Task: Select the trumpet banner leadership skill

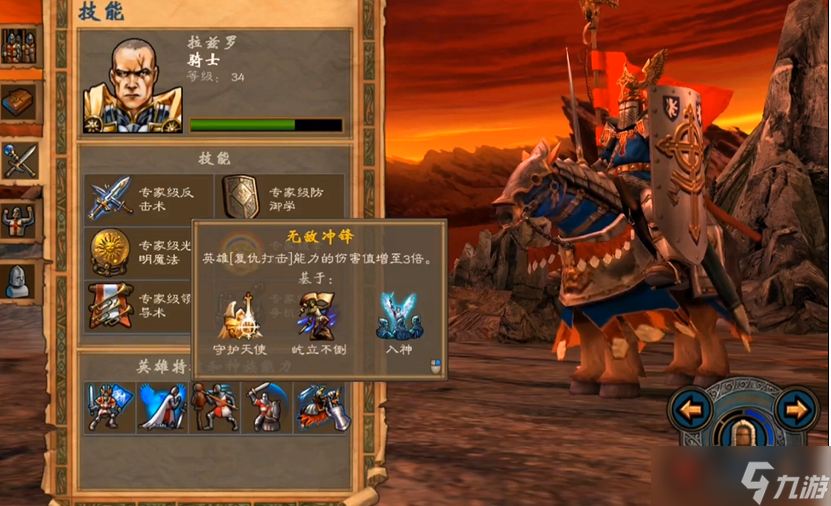Action: tap(110, 305)
